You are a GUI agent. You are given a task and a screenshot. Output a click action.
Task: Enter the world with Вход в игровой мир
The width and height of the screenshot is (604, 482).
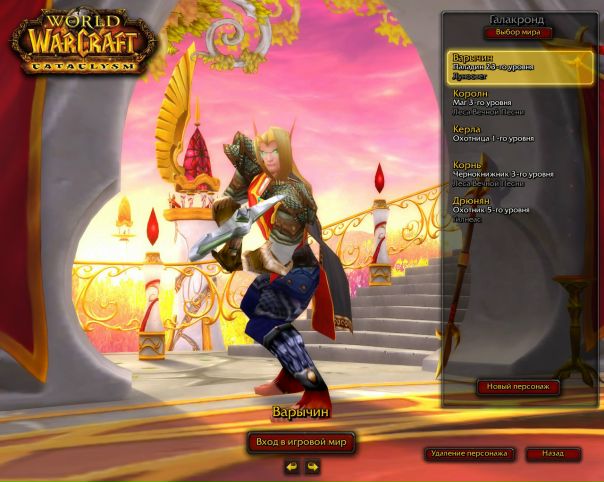click(301, 441)
